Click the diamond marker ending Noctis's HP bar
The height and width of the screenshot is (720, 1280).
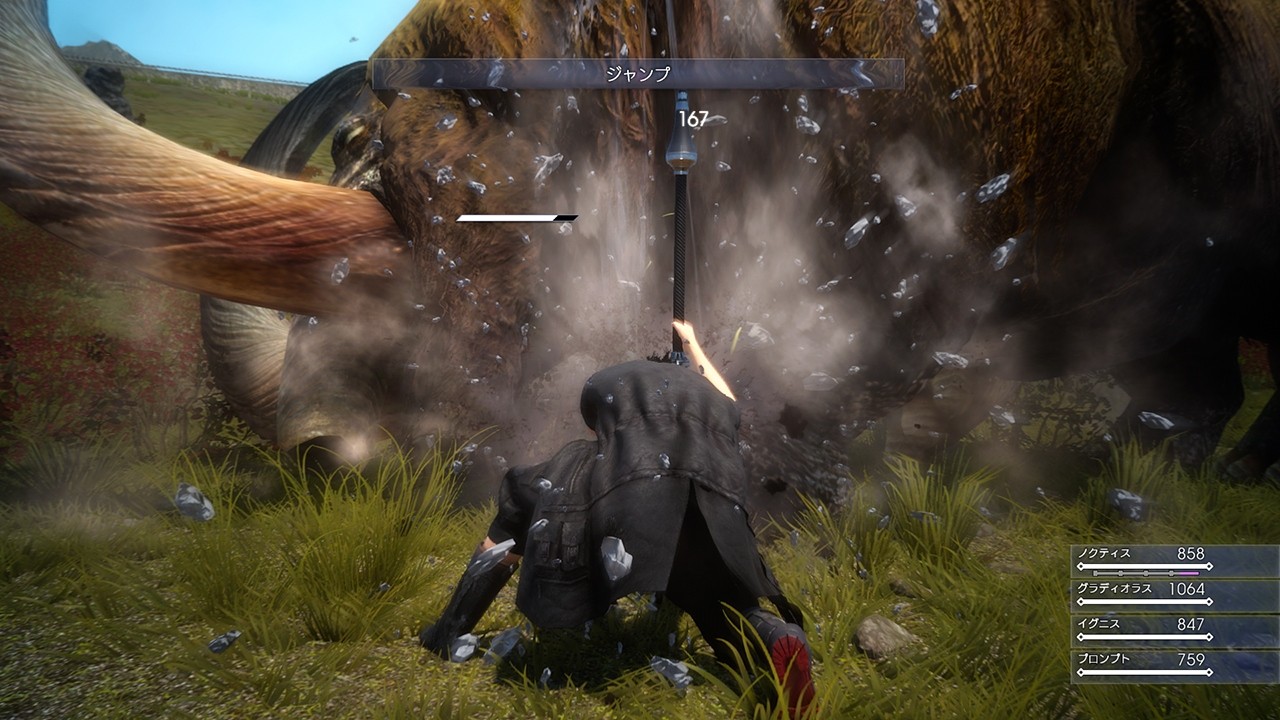(x=1209, y=565)
